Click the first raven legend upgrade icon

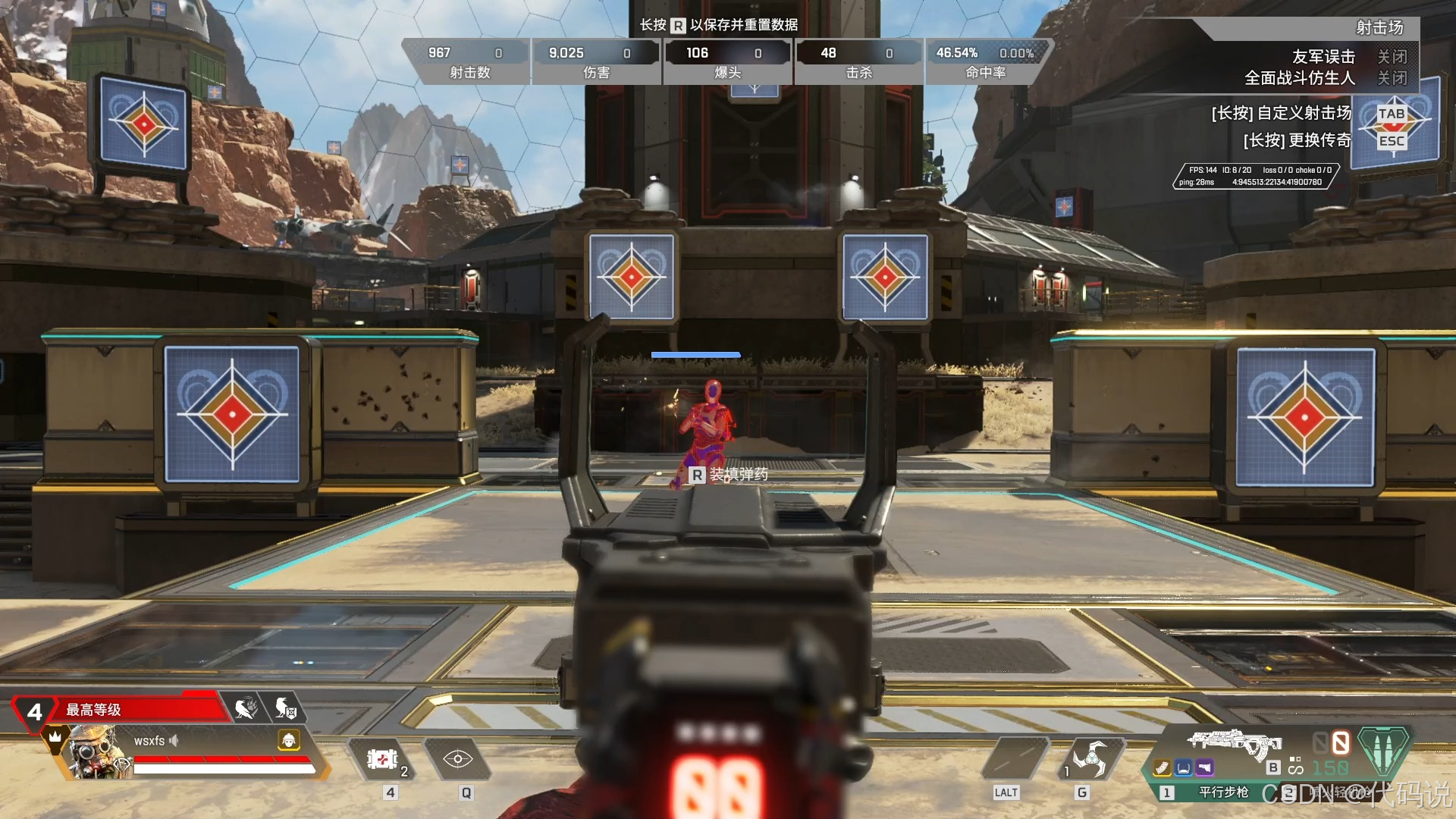[246, 709]
